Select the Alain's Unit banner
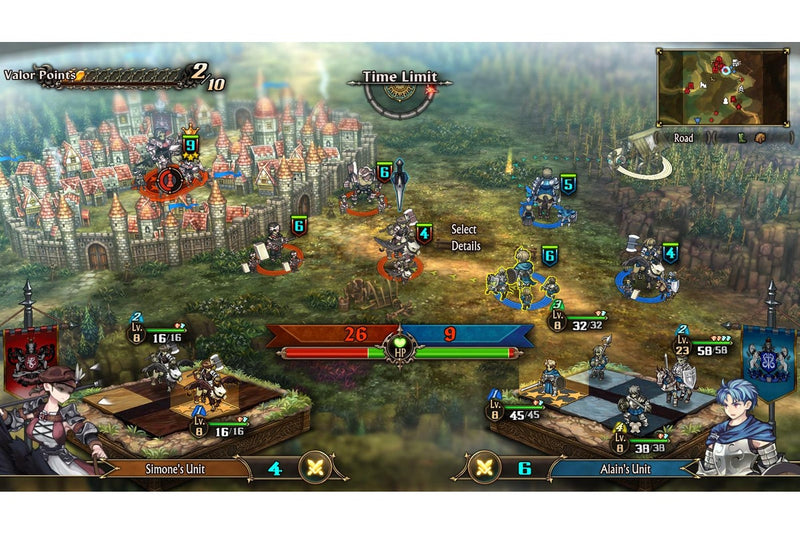This screenshot has height=533, width=800. click(x=622, y=468)
